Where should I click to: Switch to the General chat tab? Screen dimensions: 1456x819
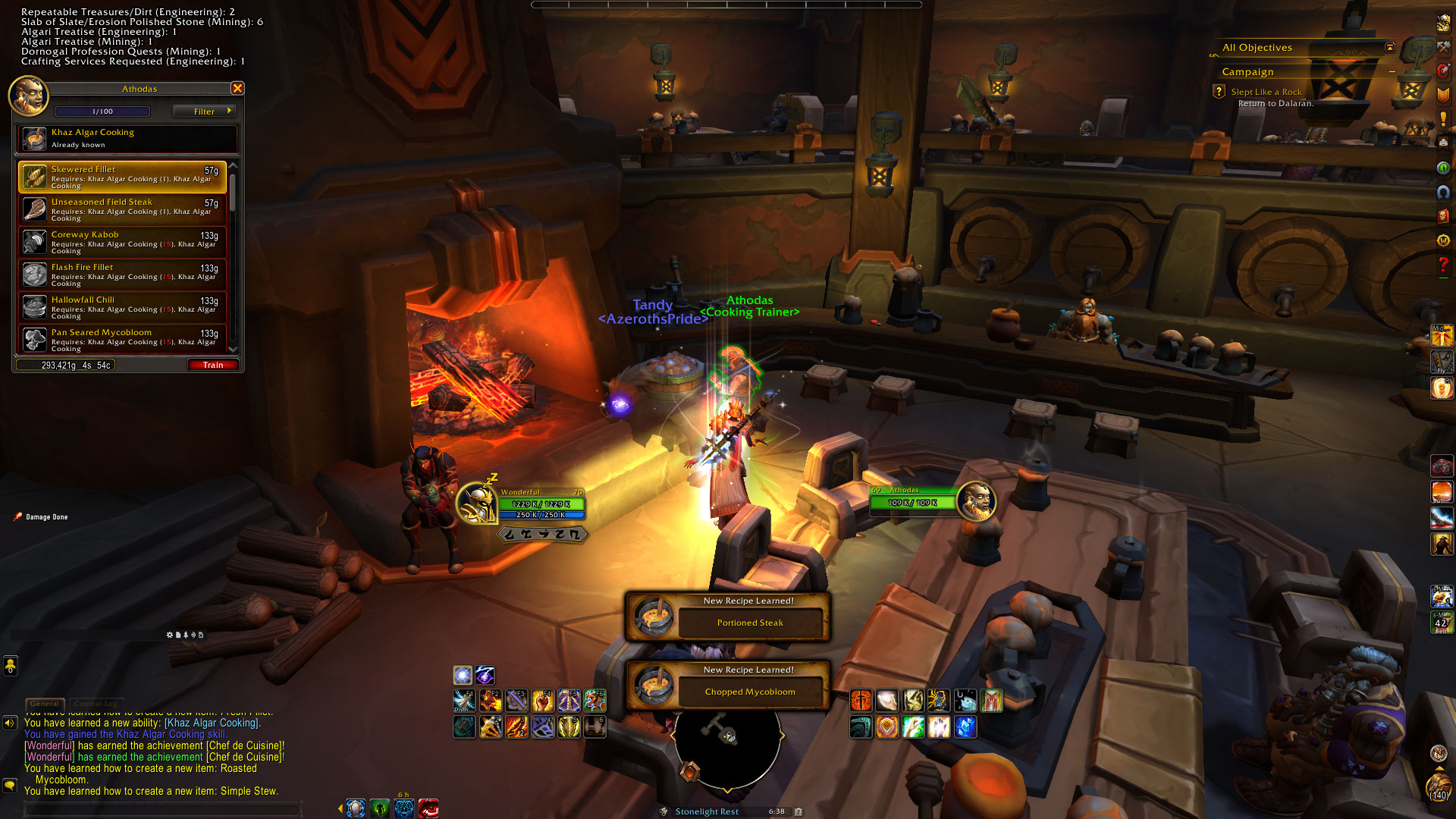[x=45, y=704]
